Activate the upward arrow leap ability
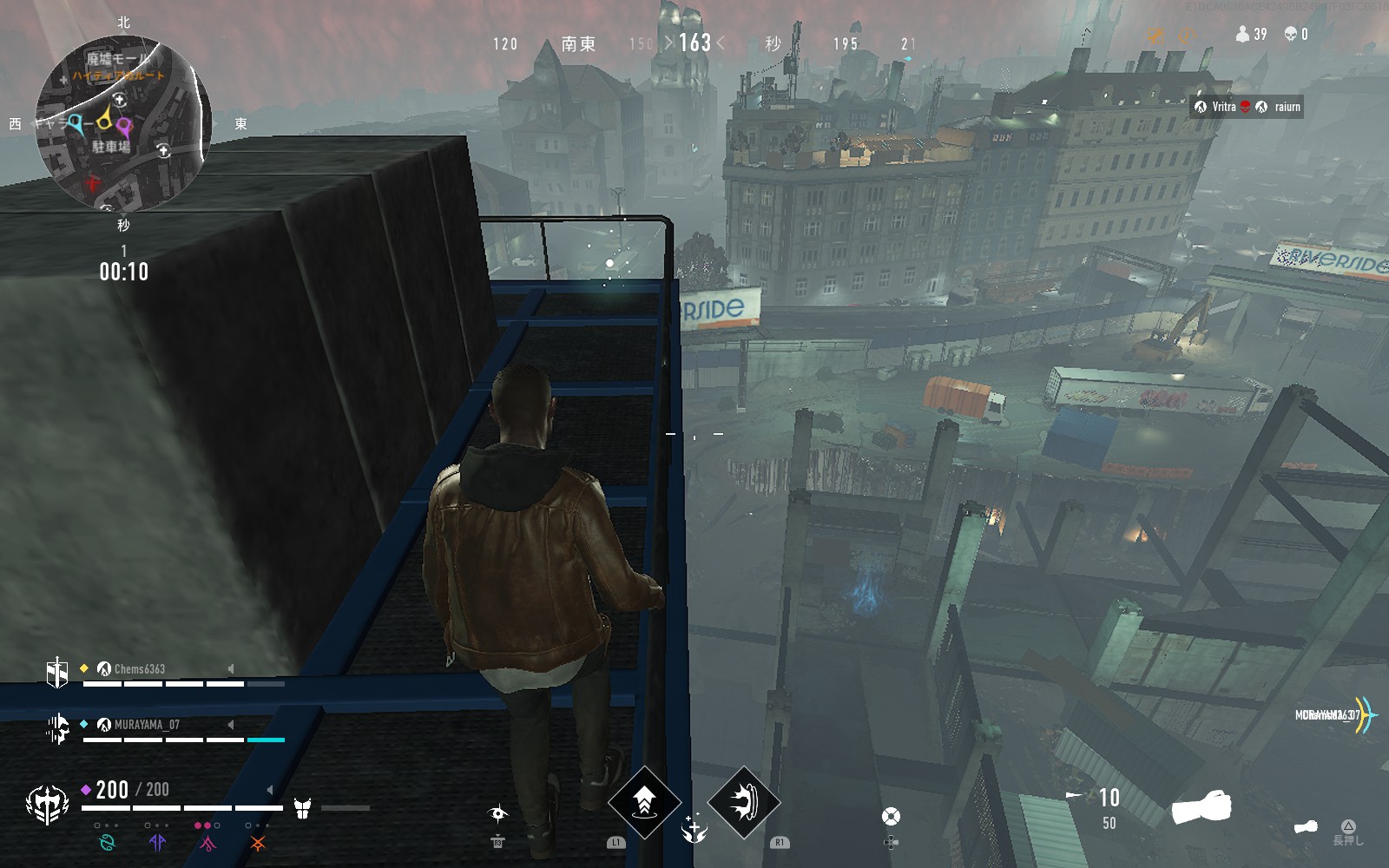1389x868 pixels. pyautogui.click(x=644, y=801)
